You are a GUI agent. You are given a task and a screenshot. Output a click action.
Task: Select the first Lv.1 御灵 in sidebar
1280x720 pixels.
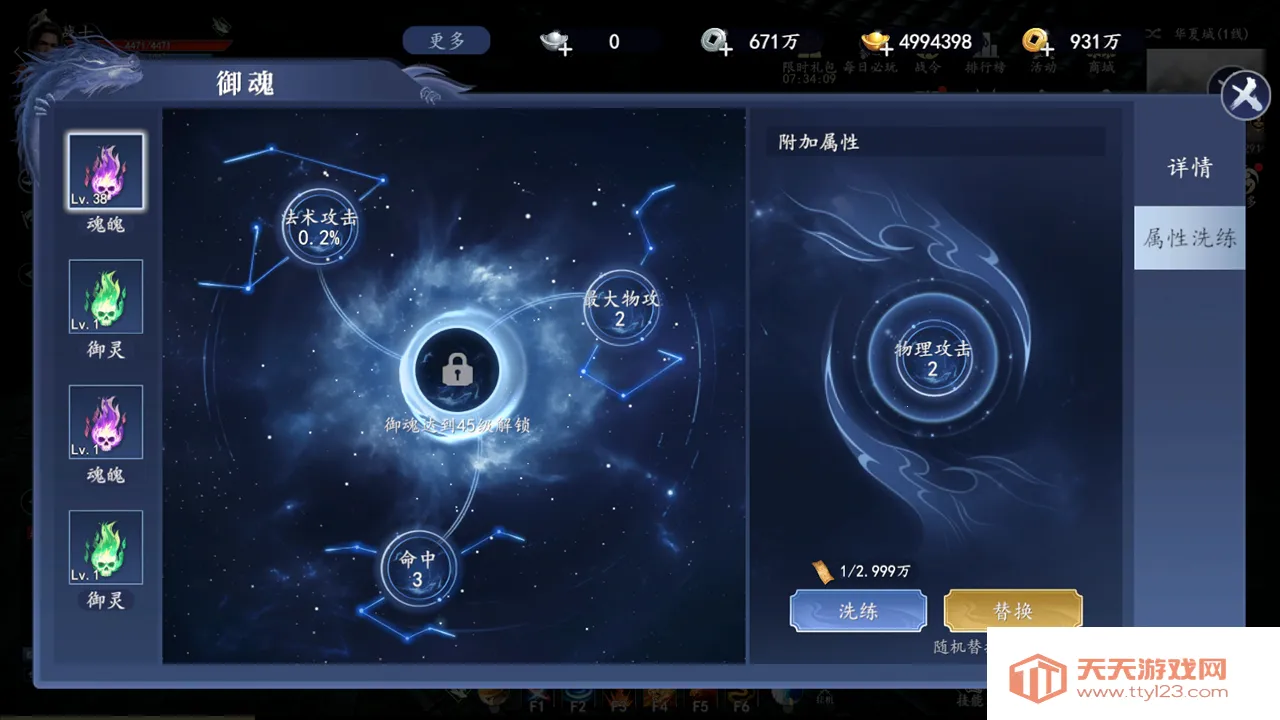pos(105,297)
